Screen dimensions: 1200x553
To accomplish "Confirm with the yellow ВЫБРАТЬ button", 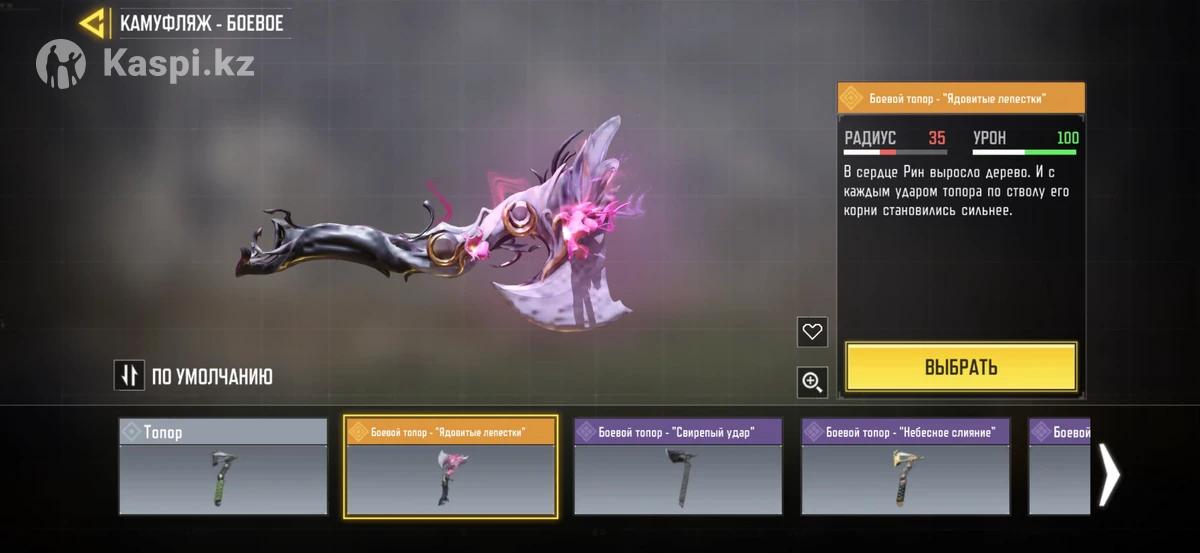I will [x=960, y=367].
